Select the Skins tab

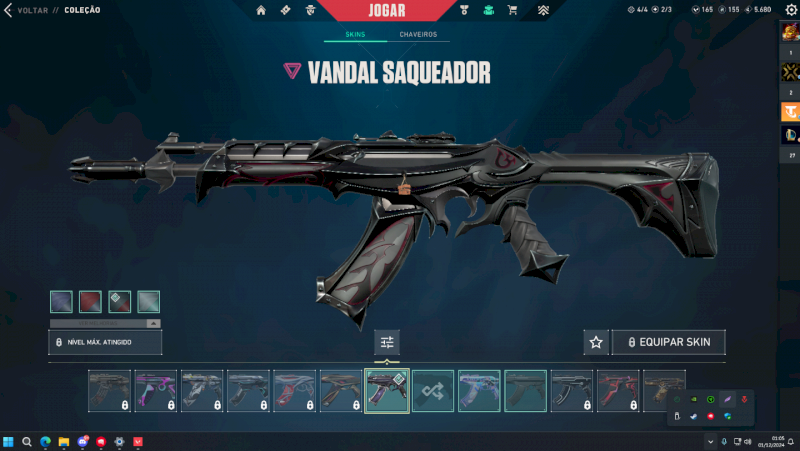355,34
